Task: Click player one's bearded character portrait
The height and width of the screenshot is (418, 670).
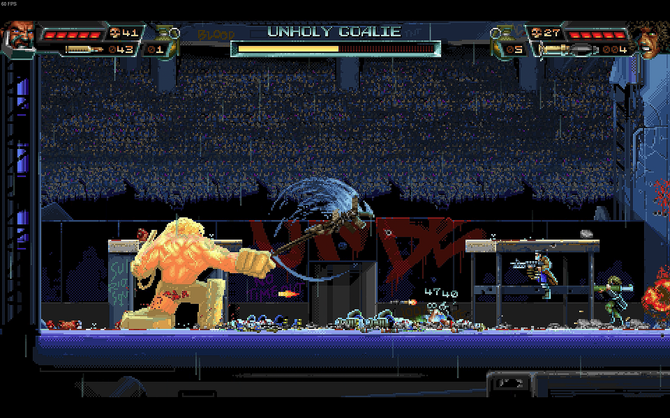Action: tap(18, 38)
